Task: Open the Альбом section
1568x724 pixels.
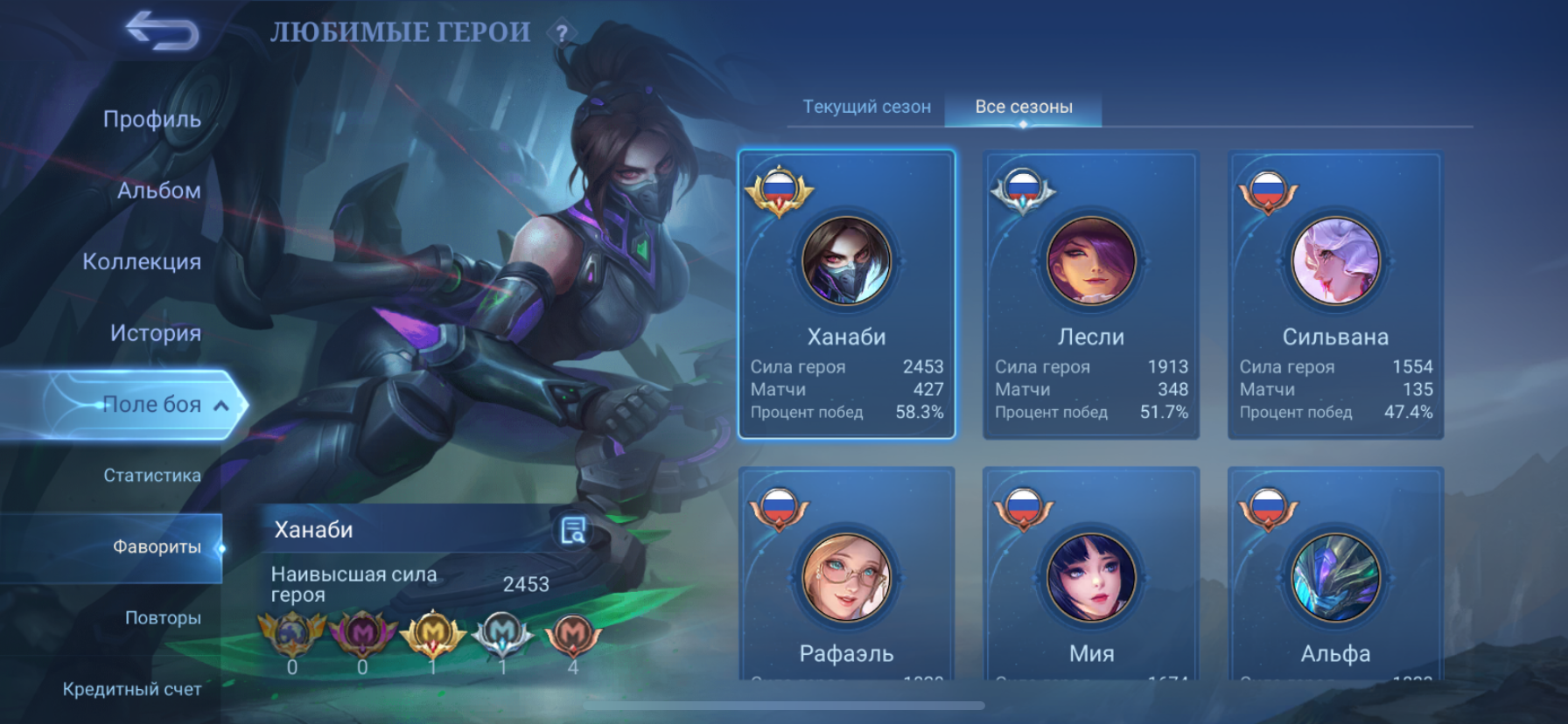Action: 158,191
